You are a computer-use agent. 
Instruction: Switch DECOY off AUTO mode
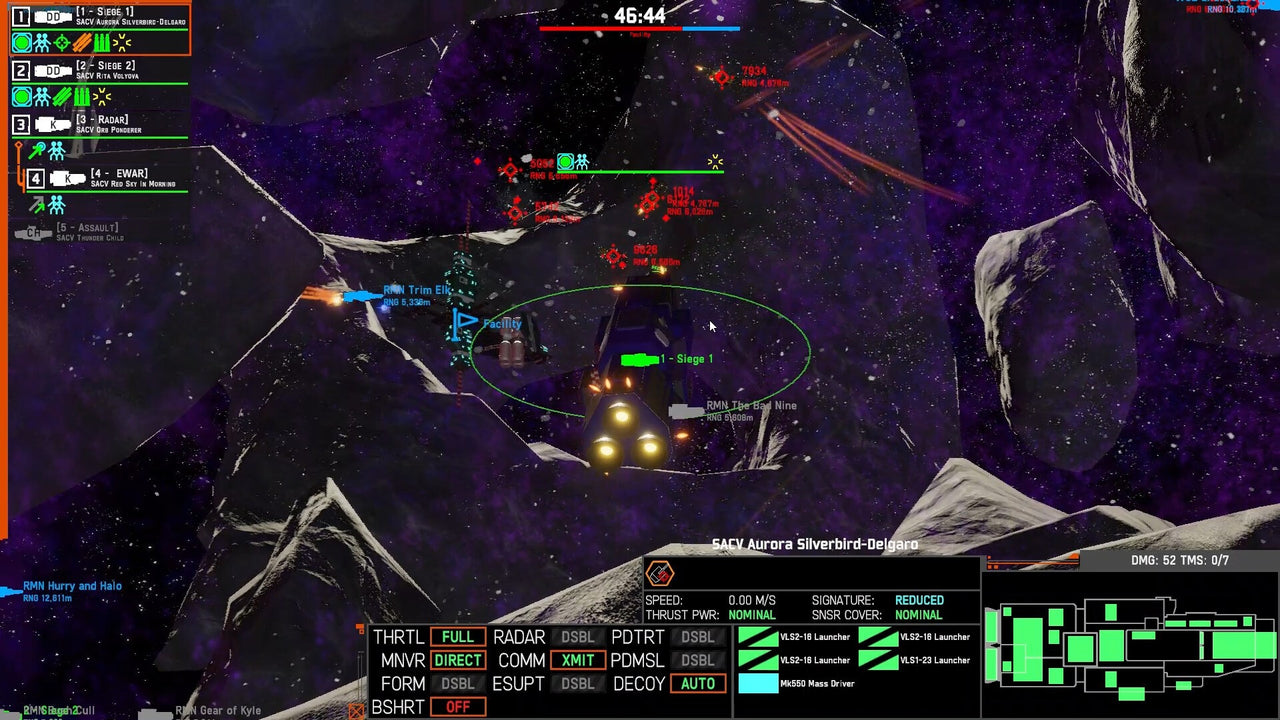point(697,684)
